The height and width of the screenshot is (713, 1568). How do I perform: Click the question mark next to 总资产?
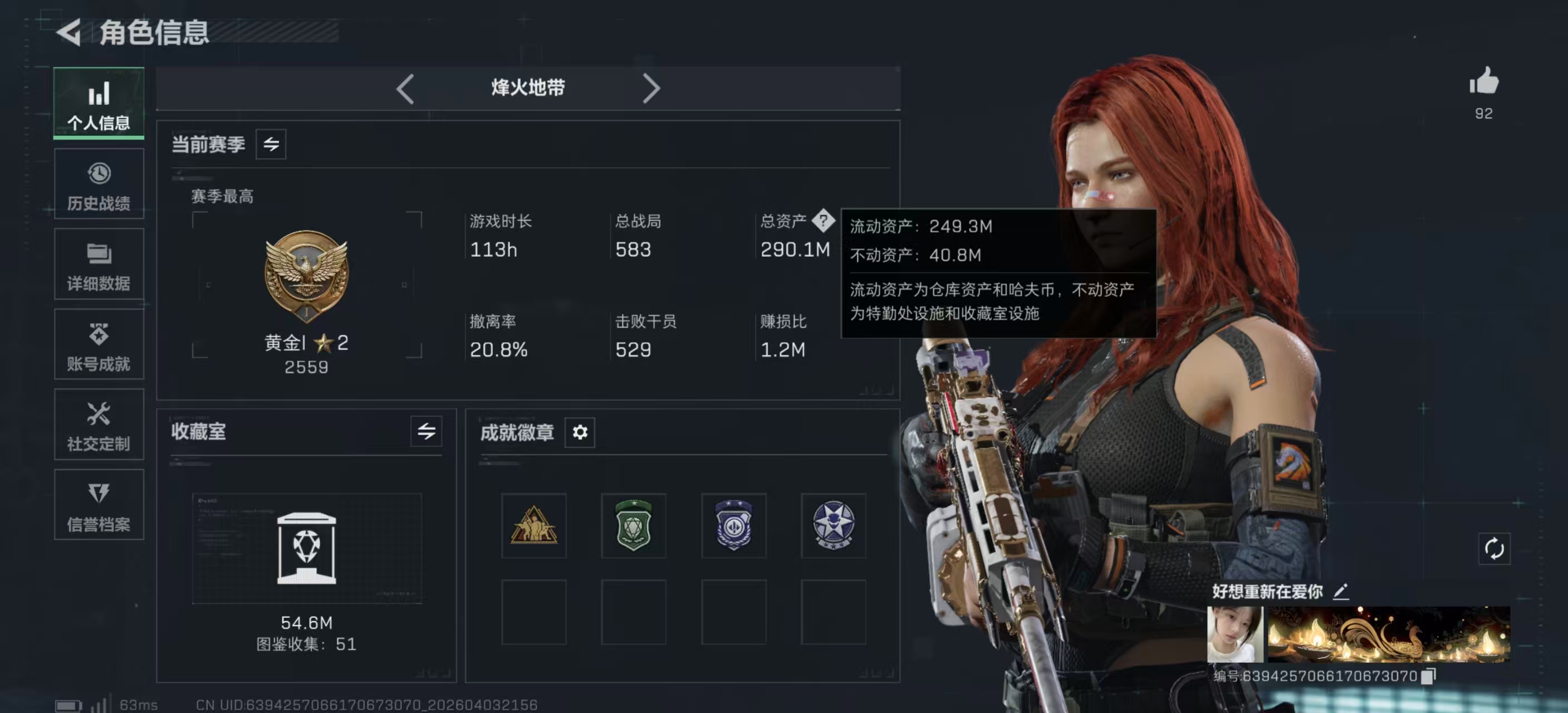pos(823,221)
